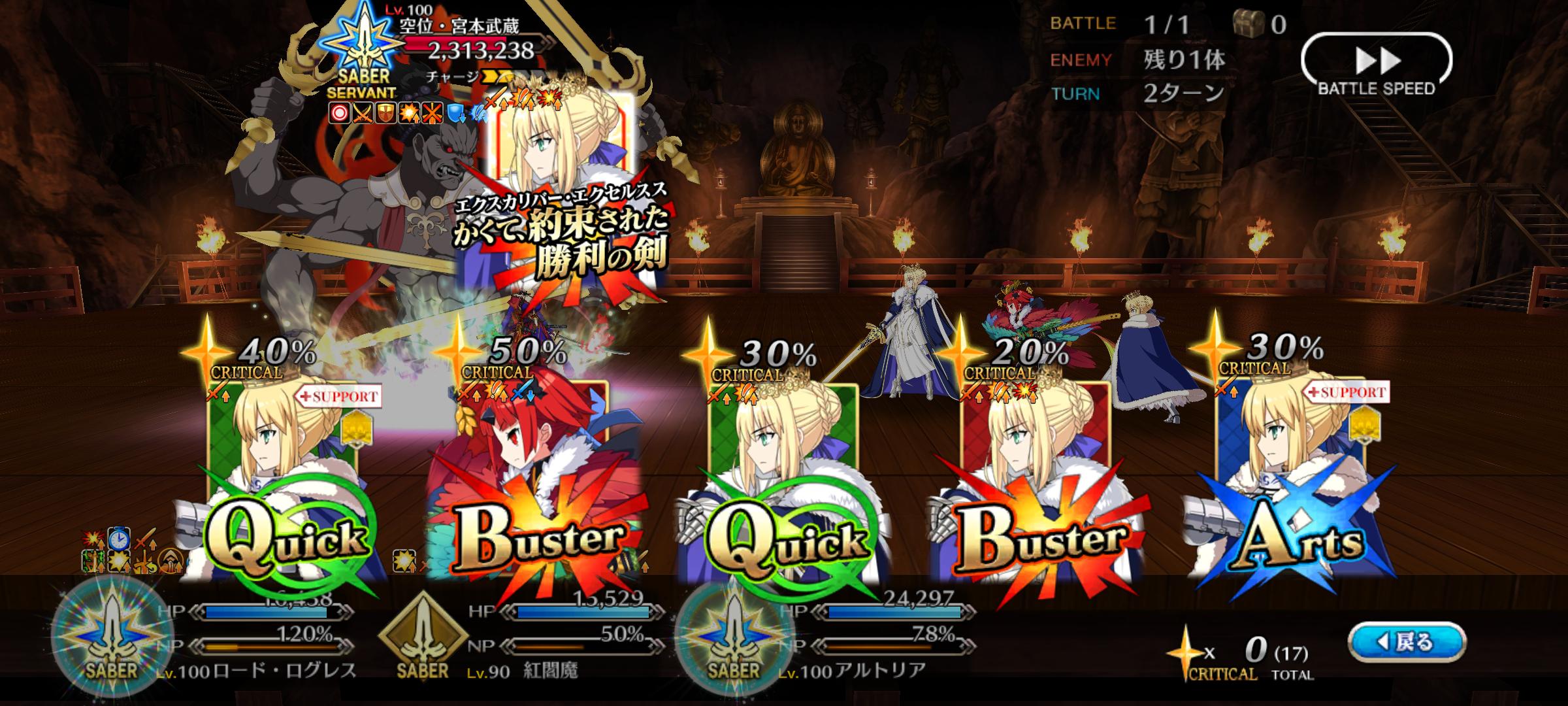Go back with the 戻る button
The height and width of the screenshot is (706, 1568).
coord(1408,643)
